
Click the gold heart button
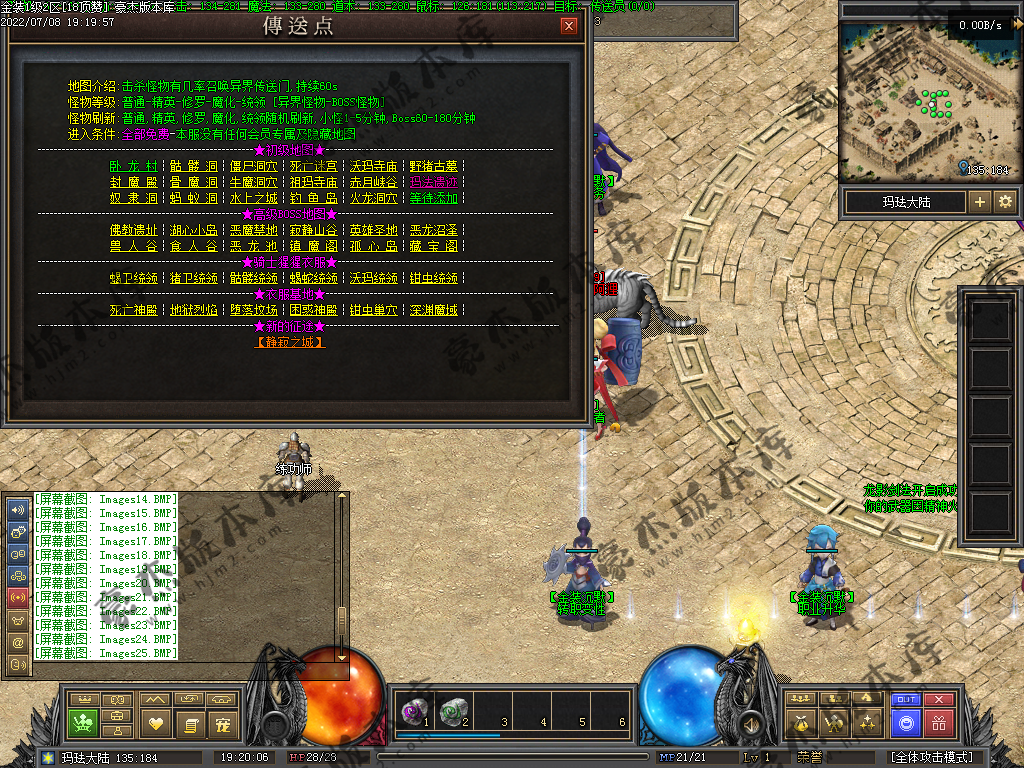click(154, 722)
